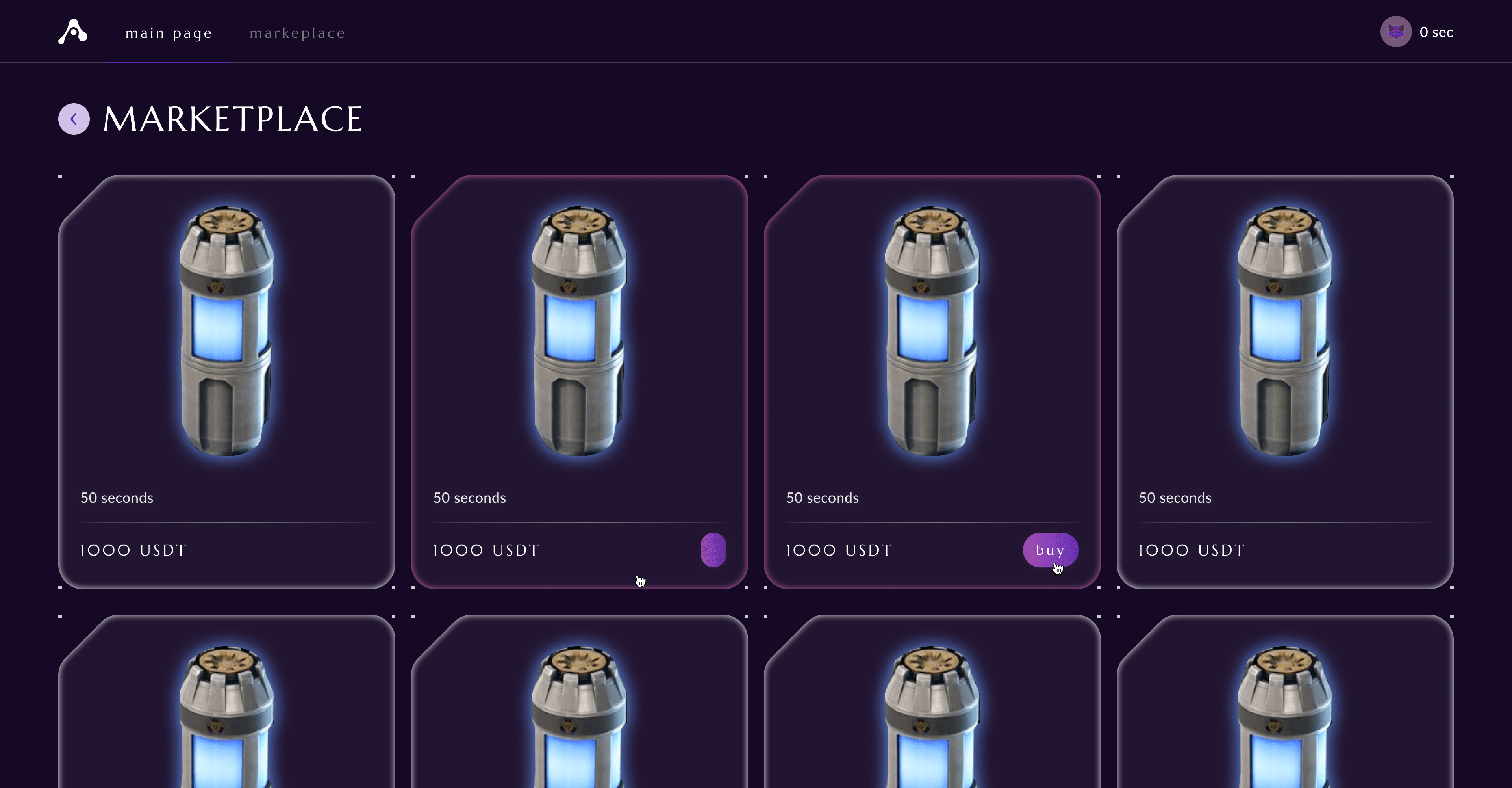Switch to the markeplace nav link
The image size is (1512, 788).
click(297, 33)
